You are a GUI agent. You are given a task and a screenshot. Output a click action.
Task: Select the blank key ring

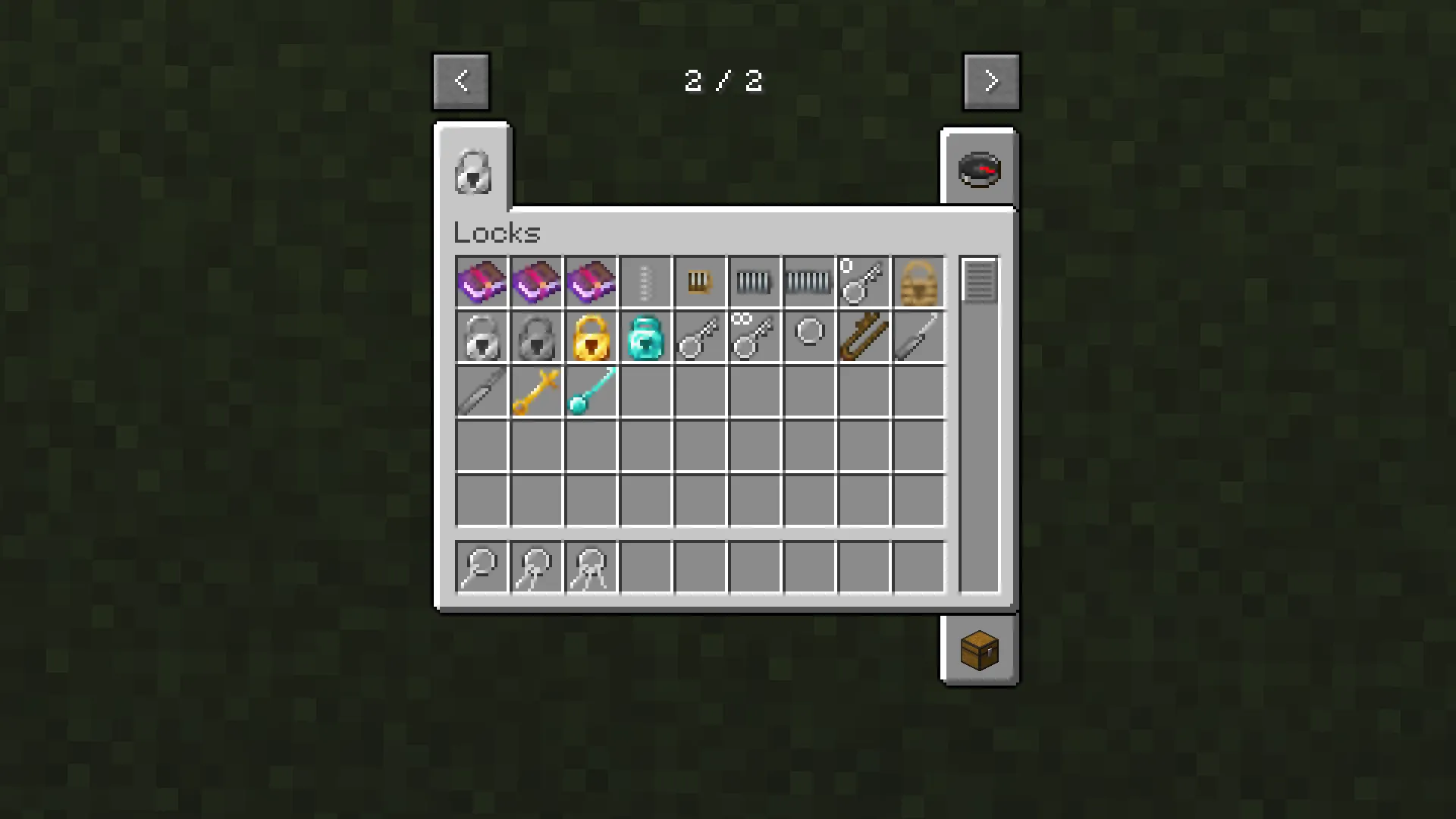(808, 337)
